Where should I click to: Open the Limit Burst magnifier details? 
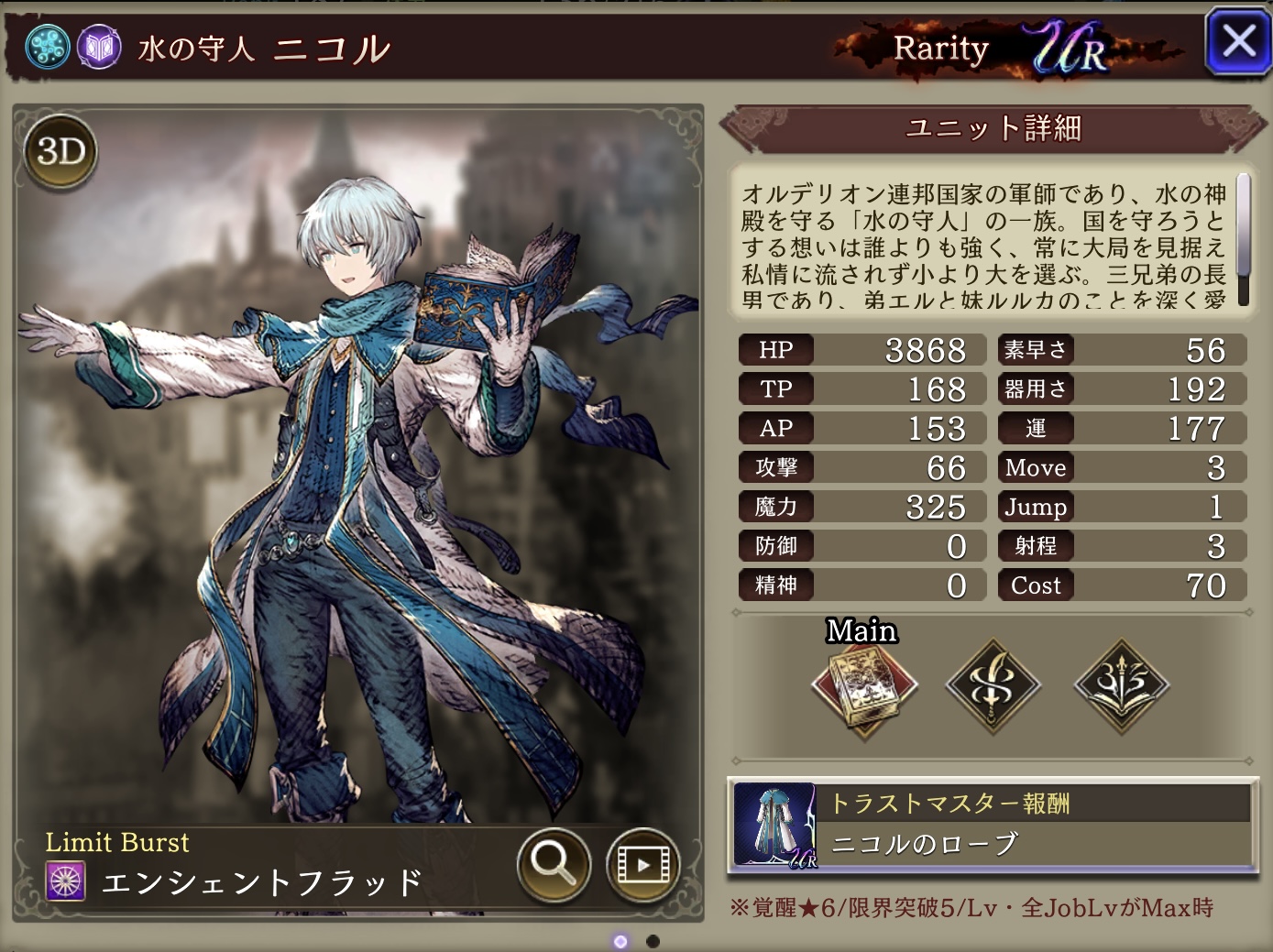[x=554, y=862]
